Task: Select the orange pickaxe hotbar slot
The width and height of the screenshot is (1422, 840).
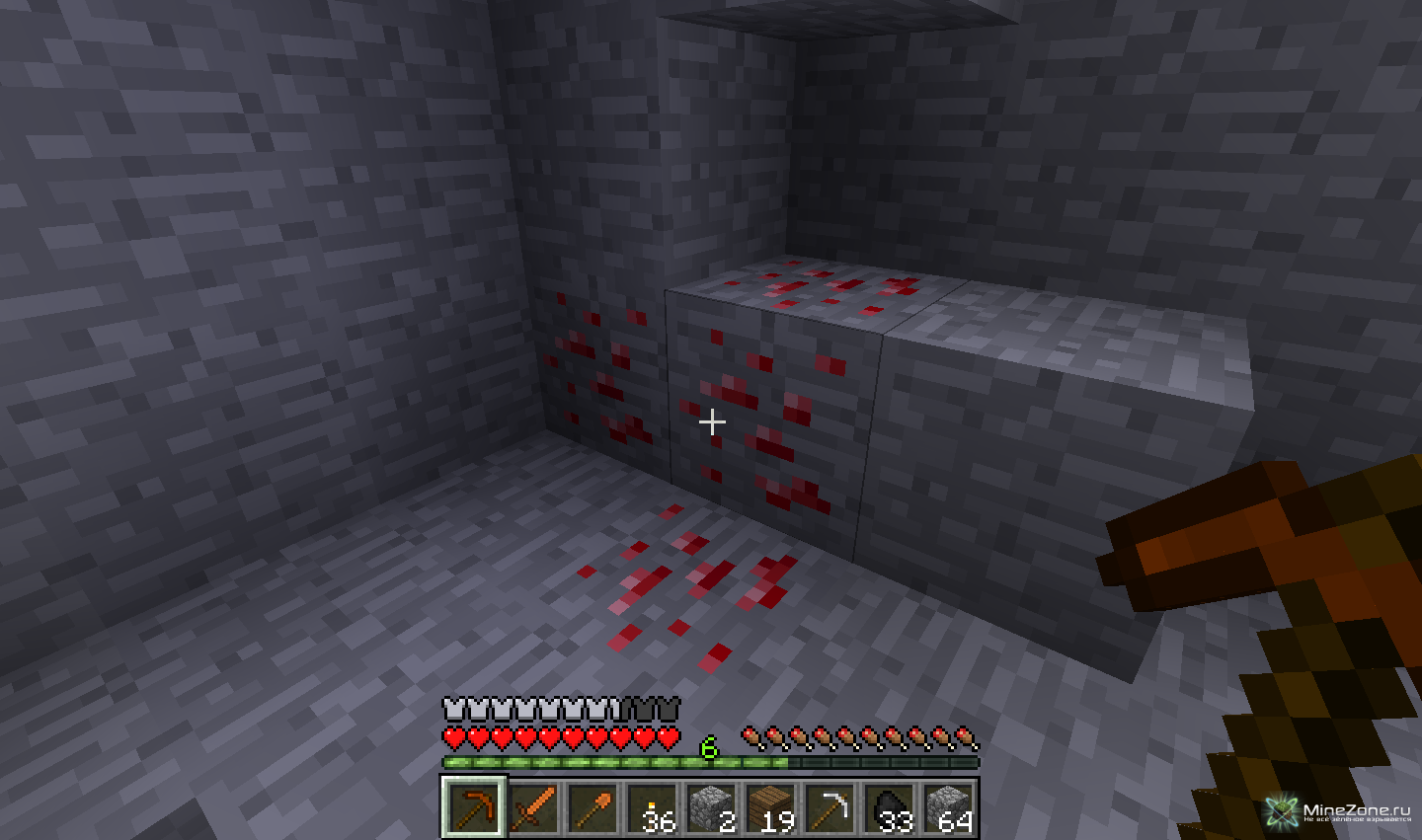Action: click(x=474, y=807)
